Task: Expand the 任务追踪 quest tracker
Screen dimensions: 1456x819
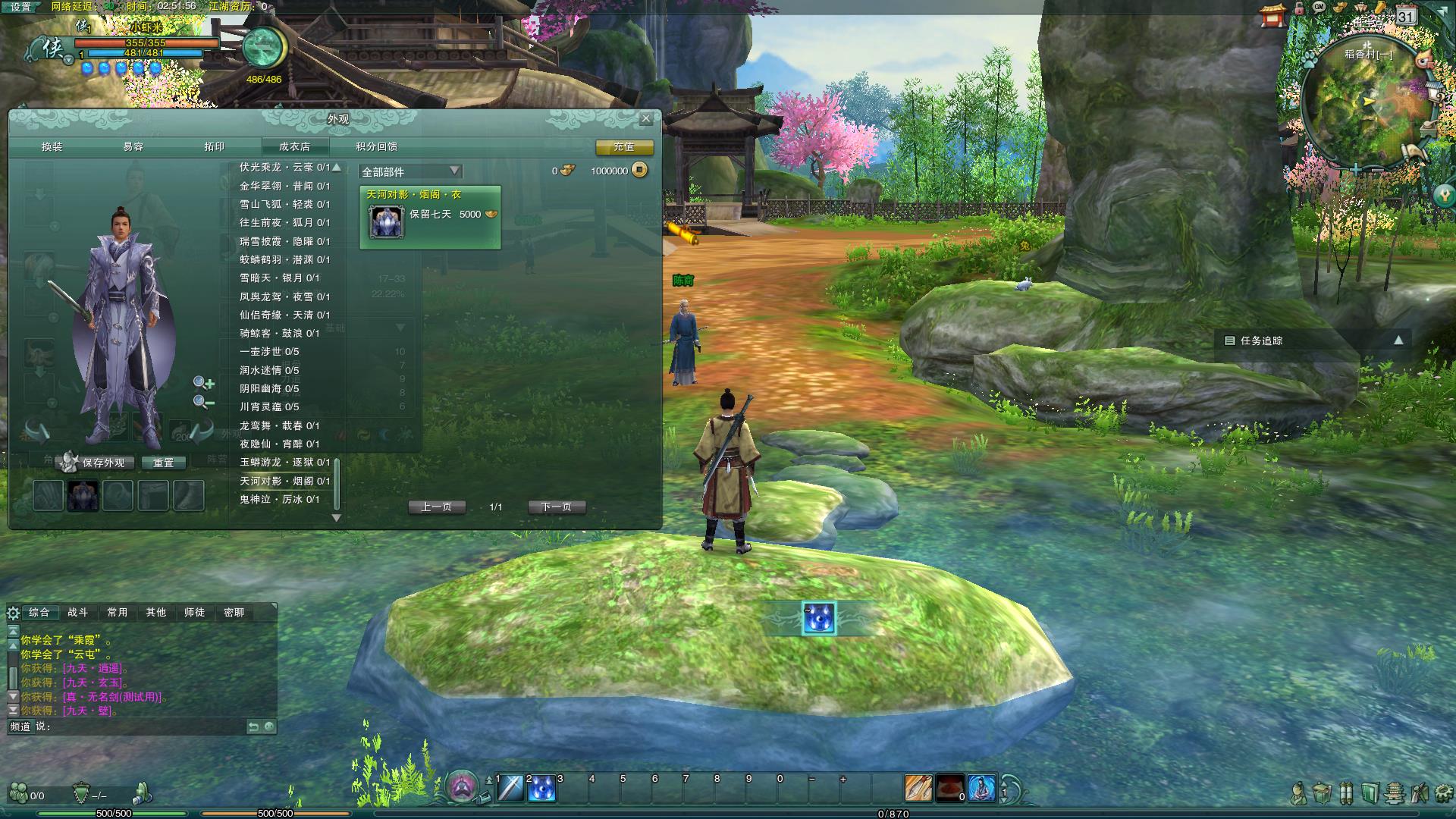Action: click(x=1398, y=340)
